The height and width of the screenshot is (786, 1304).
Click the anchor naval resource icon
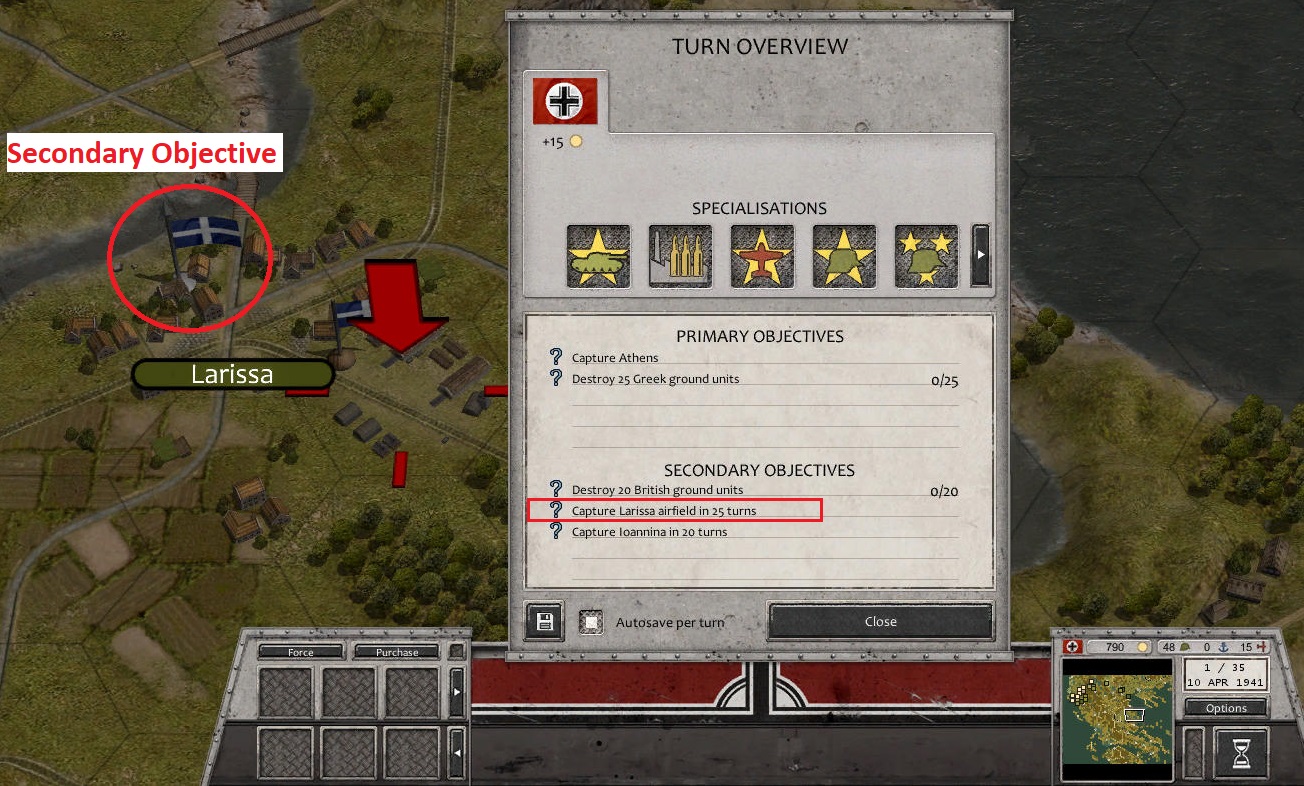click(1225, 646)
